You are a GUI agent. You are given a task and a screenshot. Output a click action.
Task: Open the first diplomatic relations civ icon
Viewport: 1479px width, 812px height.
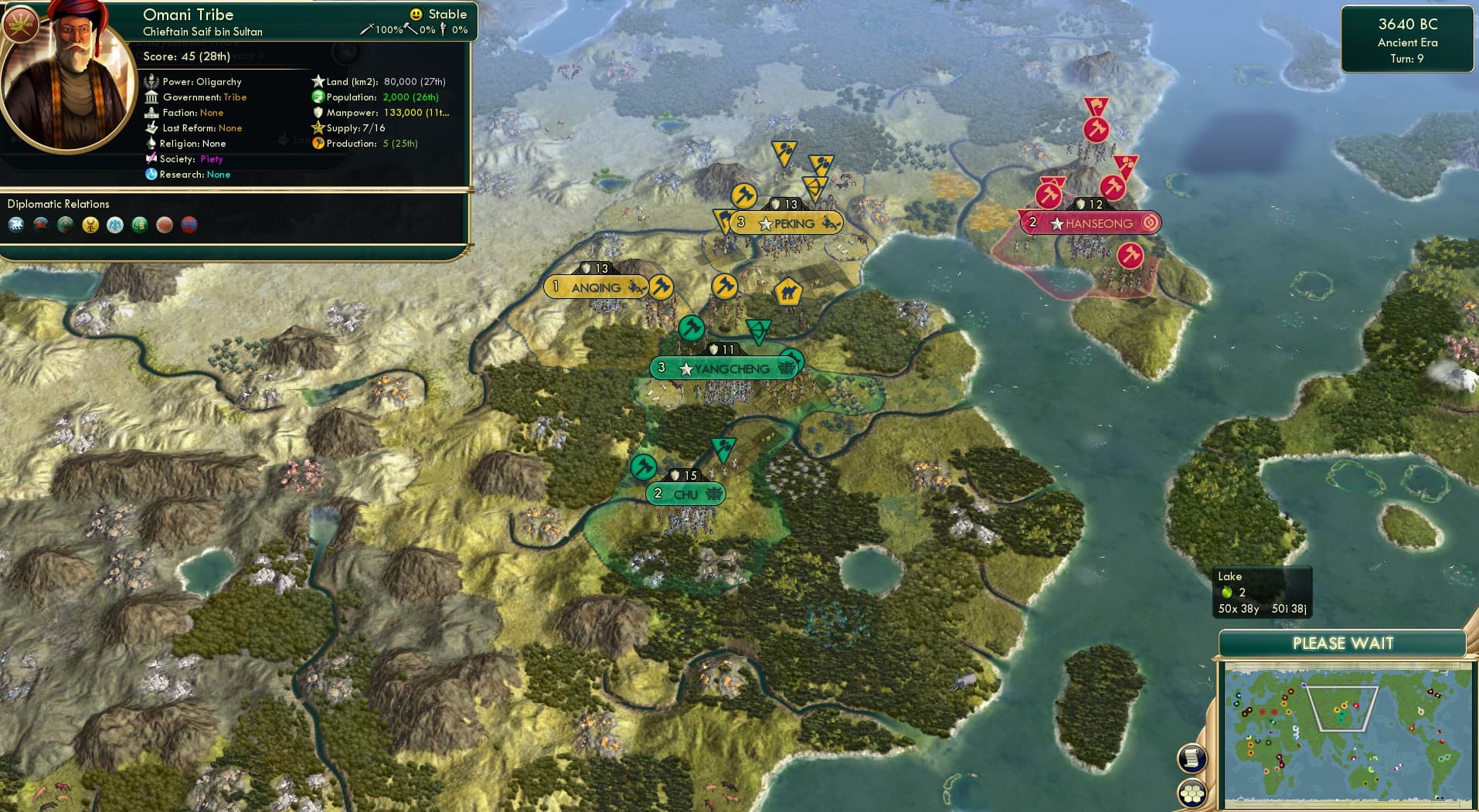click(x=16, y=225)
